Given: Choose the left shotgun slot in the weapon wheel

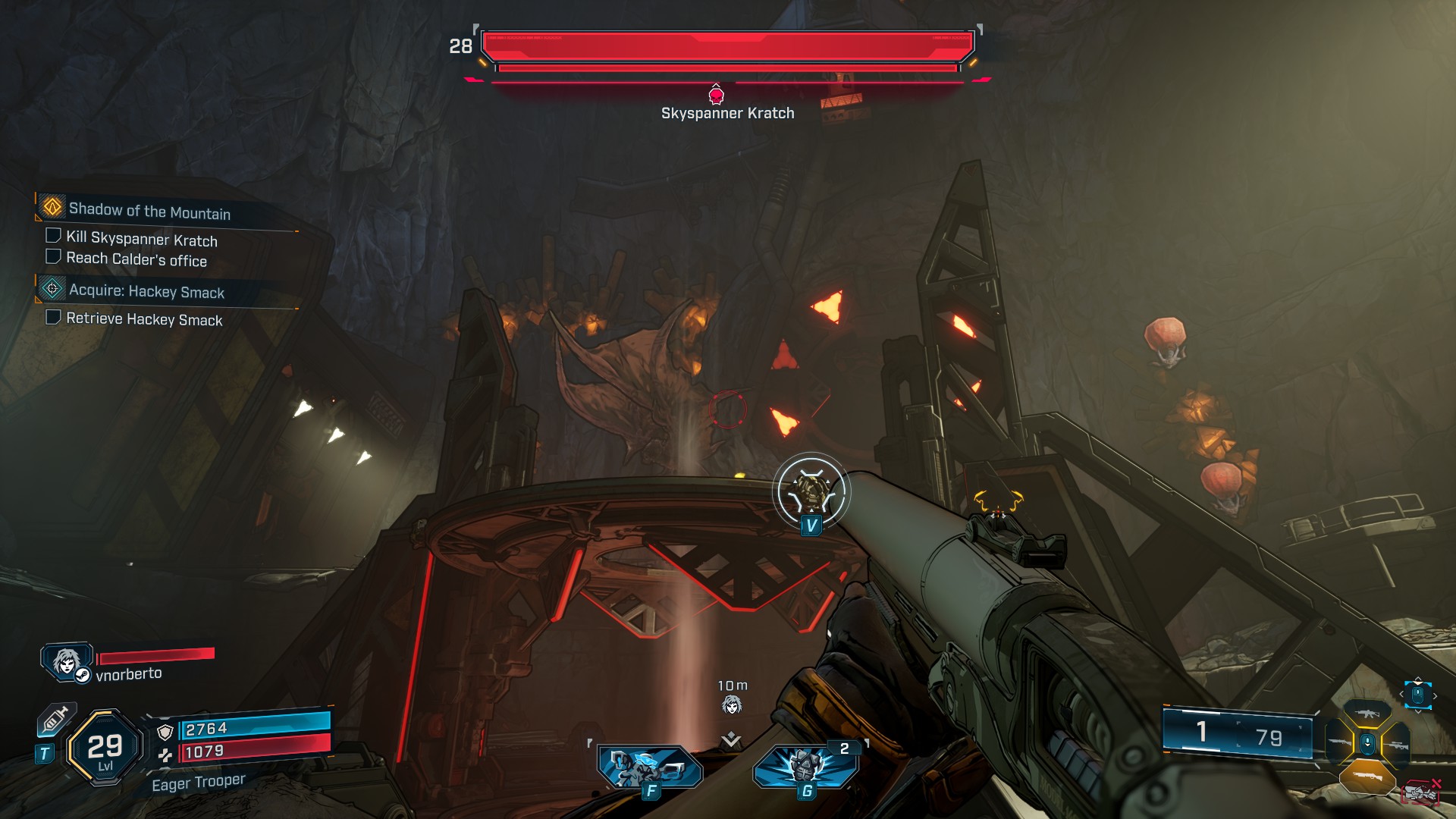Looking at the screenshot, I should pyautogui.click(x=1338, y=742).
